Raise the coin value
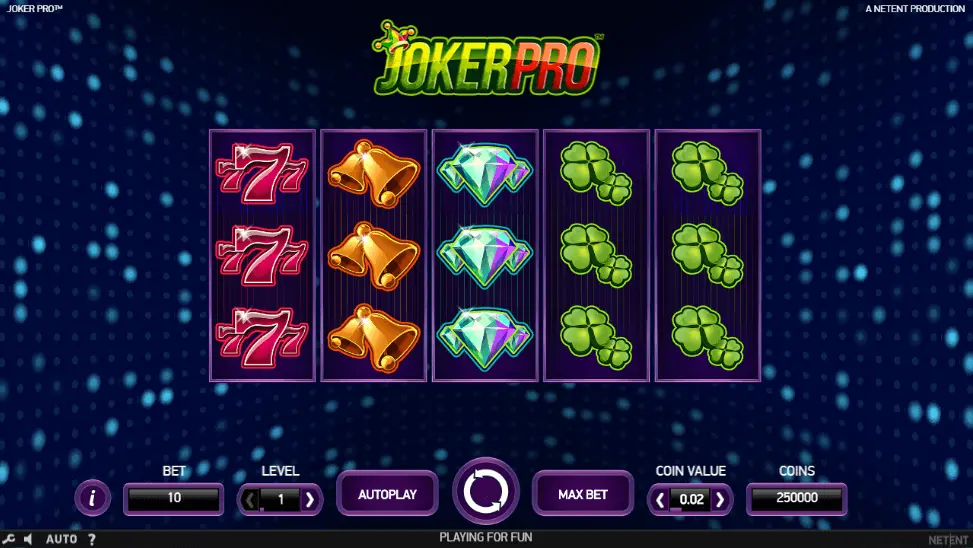The image size is (973, 548). pyautogui.click(x=720, y=498)
